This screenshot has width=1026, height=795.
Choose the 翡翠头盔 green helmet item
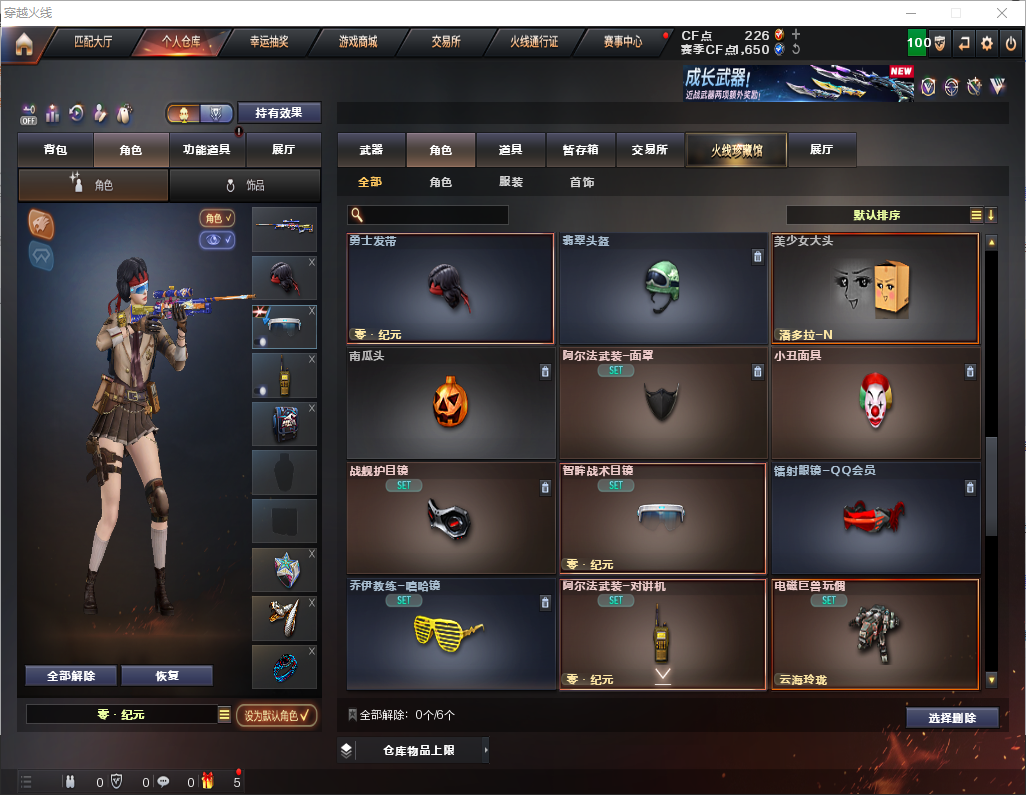pyautogui.click(x=662, y=289)
